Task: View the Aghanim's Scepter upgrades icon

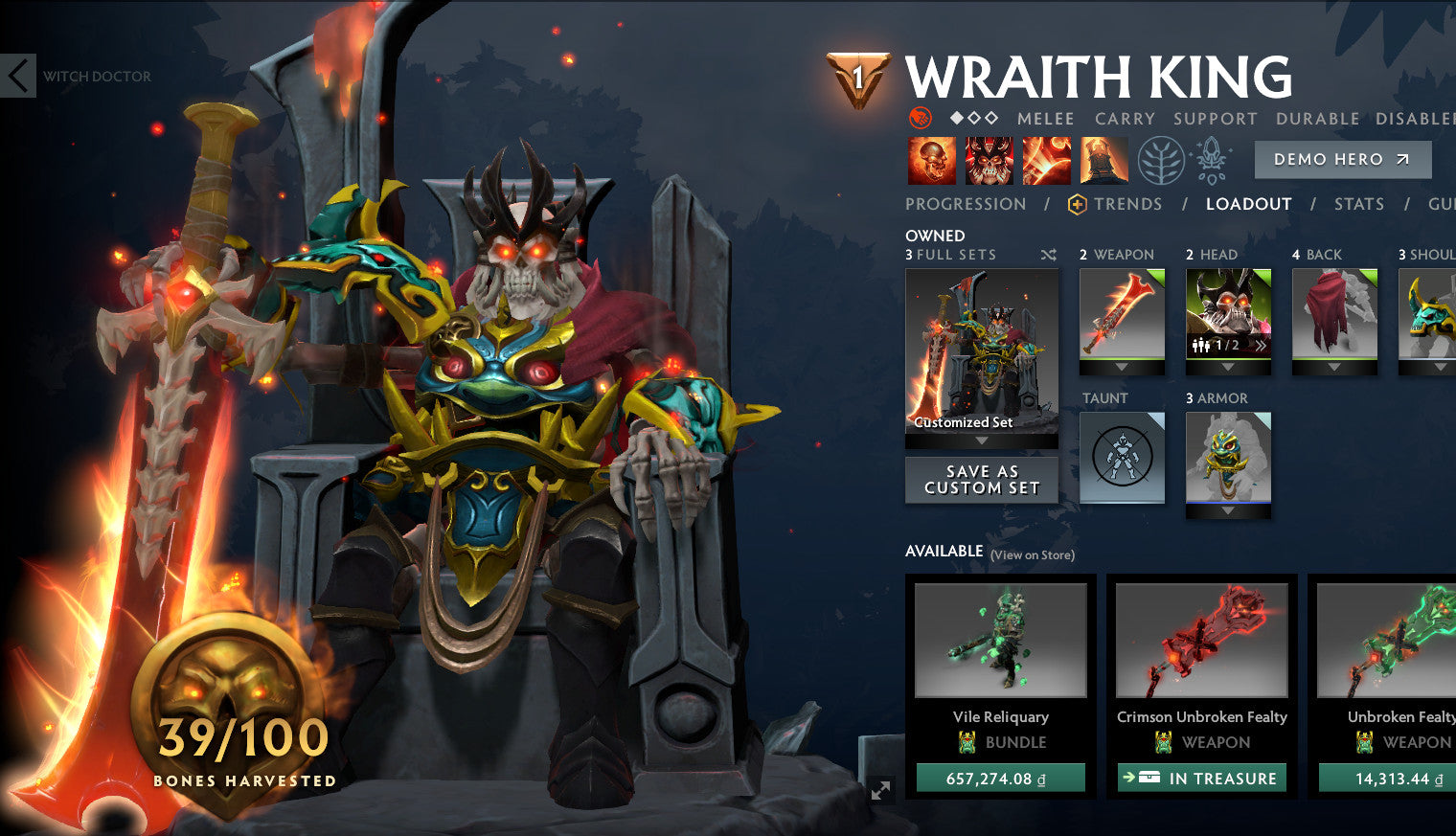Action: [1211, 160]
